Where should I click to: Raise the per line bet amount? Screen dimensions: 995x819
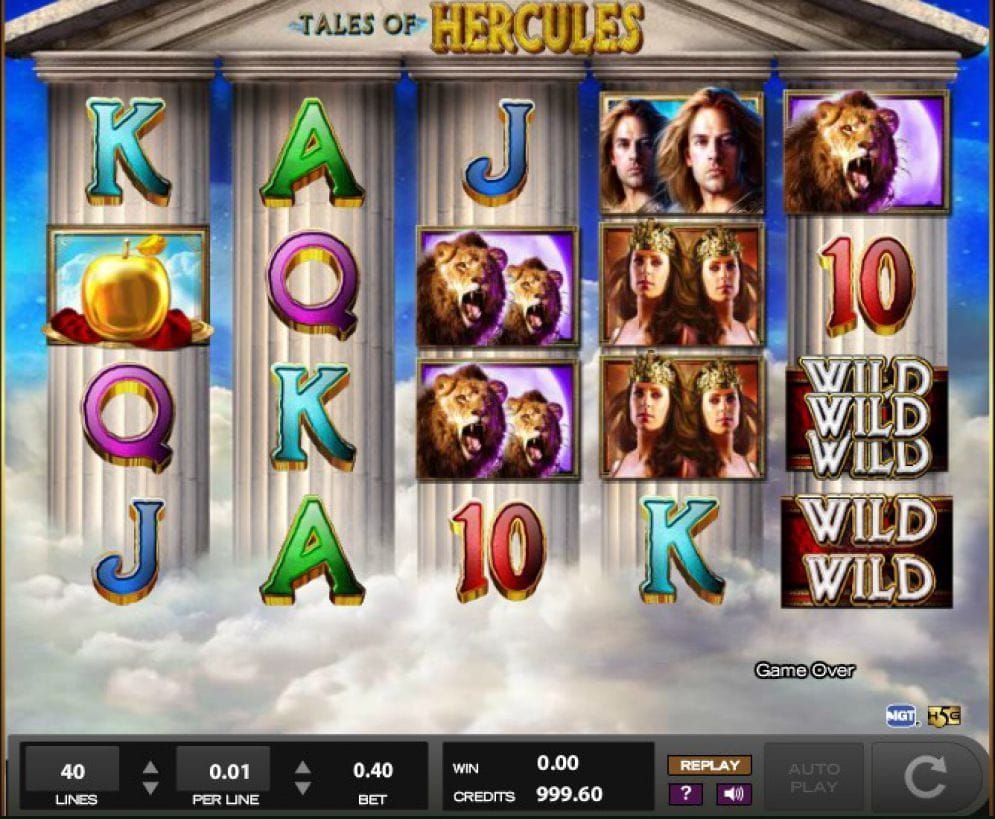tap(302, 768)
